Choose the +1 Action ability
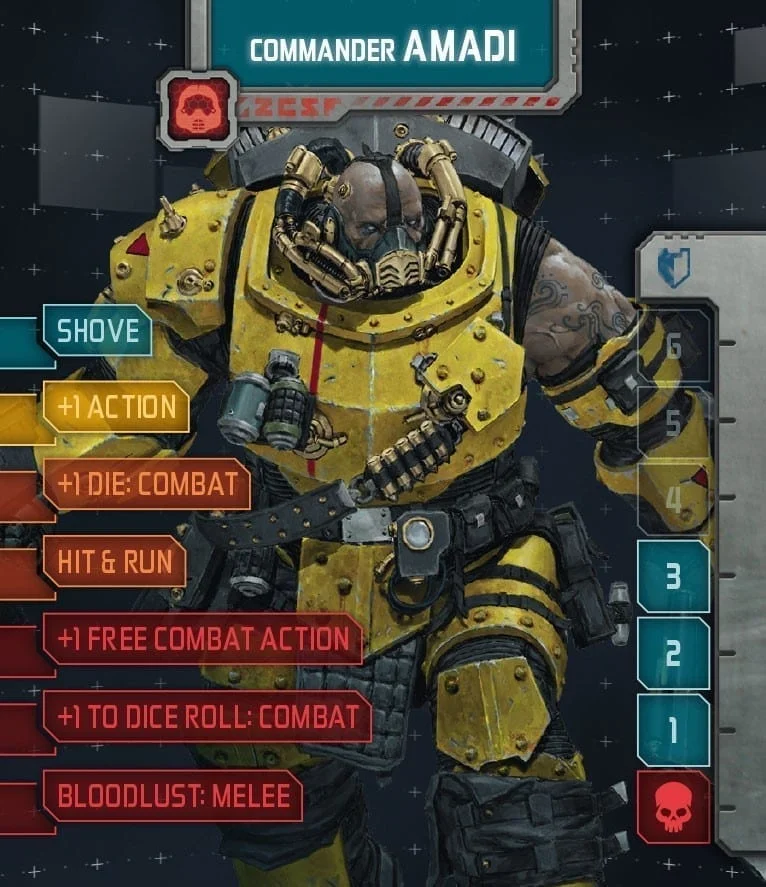The height and width of the screenshot is (887, 766). click(x=116, y=407)
